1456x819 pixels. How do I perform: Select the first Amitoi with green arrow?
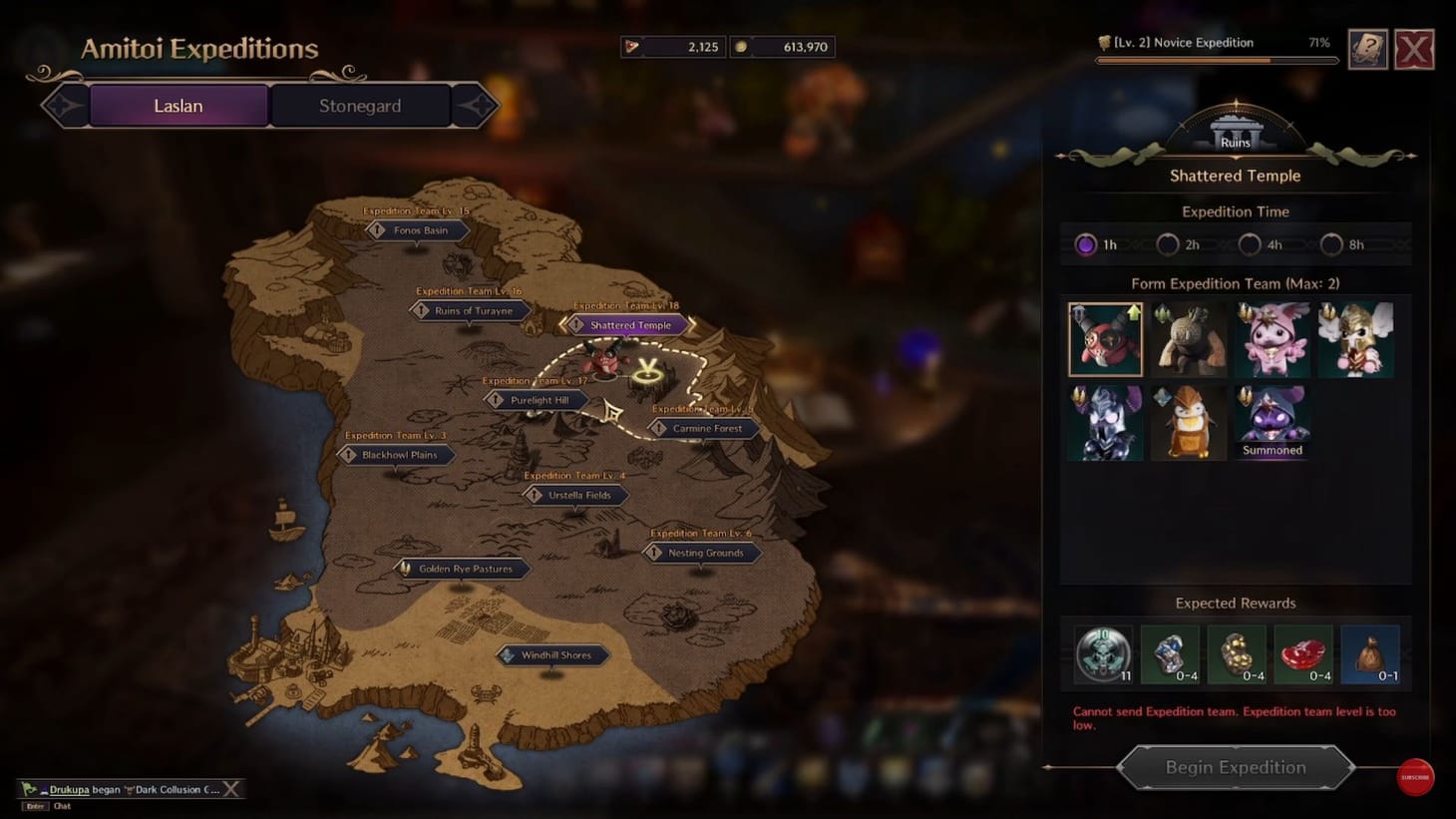coord(1105,338)
